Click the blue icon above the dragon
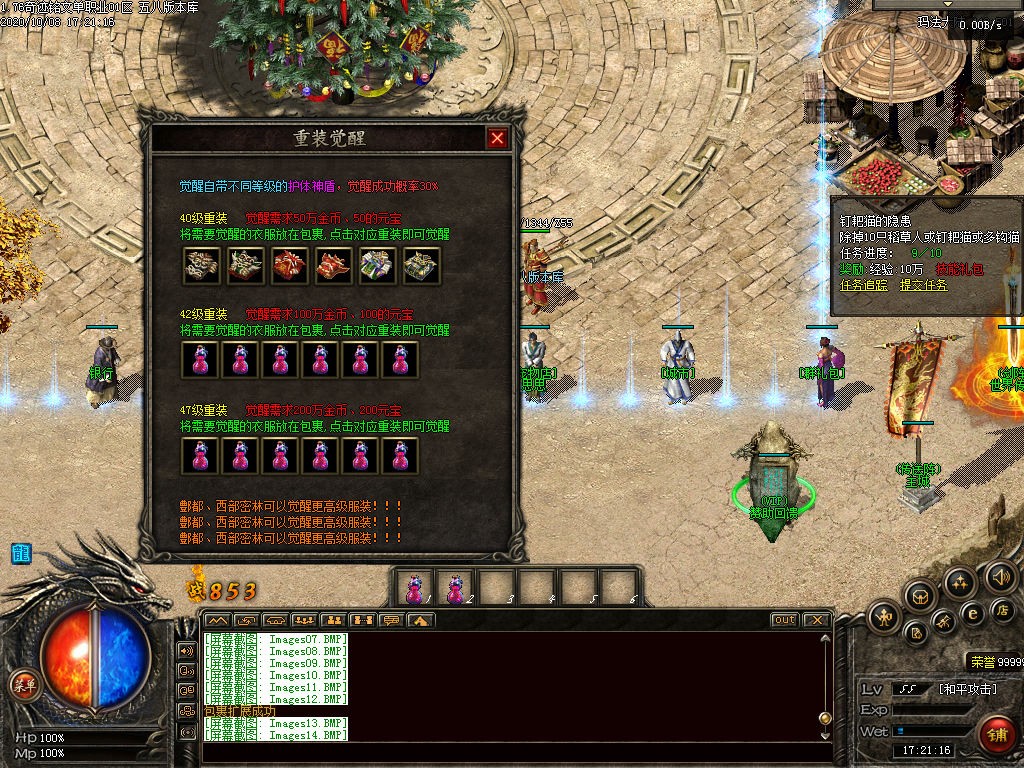The height and width of the screenshot is (768, 1024). pyautogui.click(x=21, y=553)
